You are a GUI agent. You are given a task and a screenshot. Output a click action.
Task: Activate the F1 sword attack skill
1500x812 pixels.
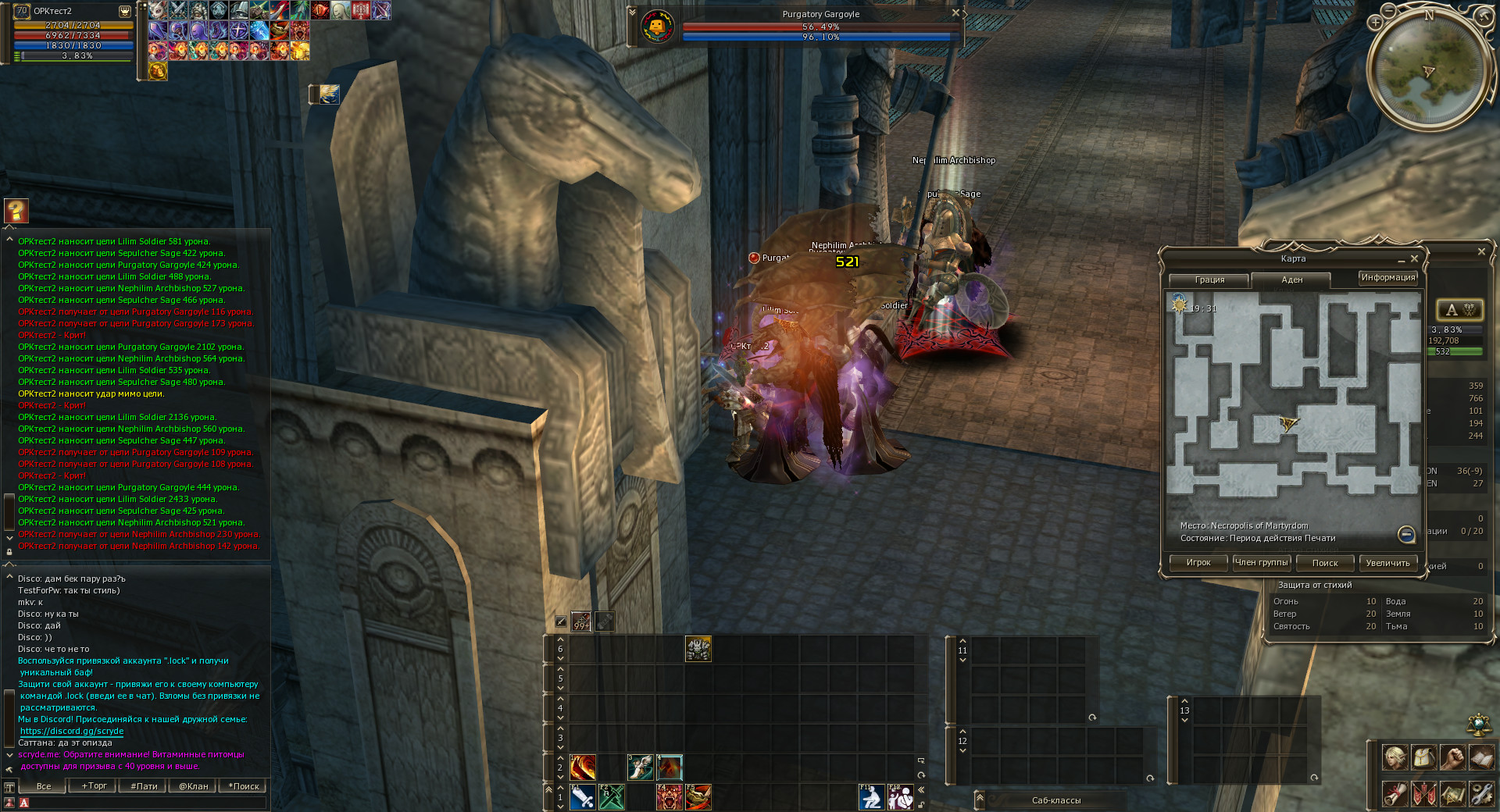pyautogui.click(x=583, y=797)
